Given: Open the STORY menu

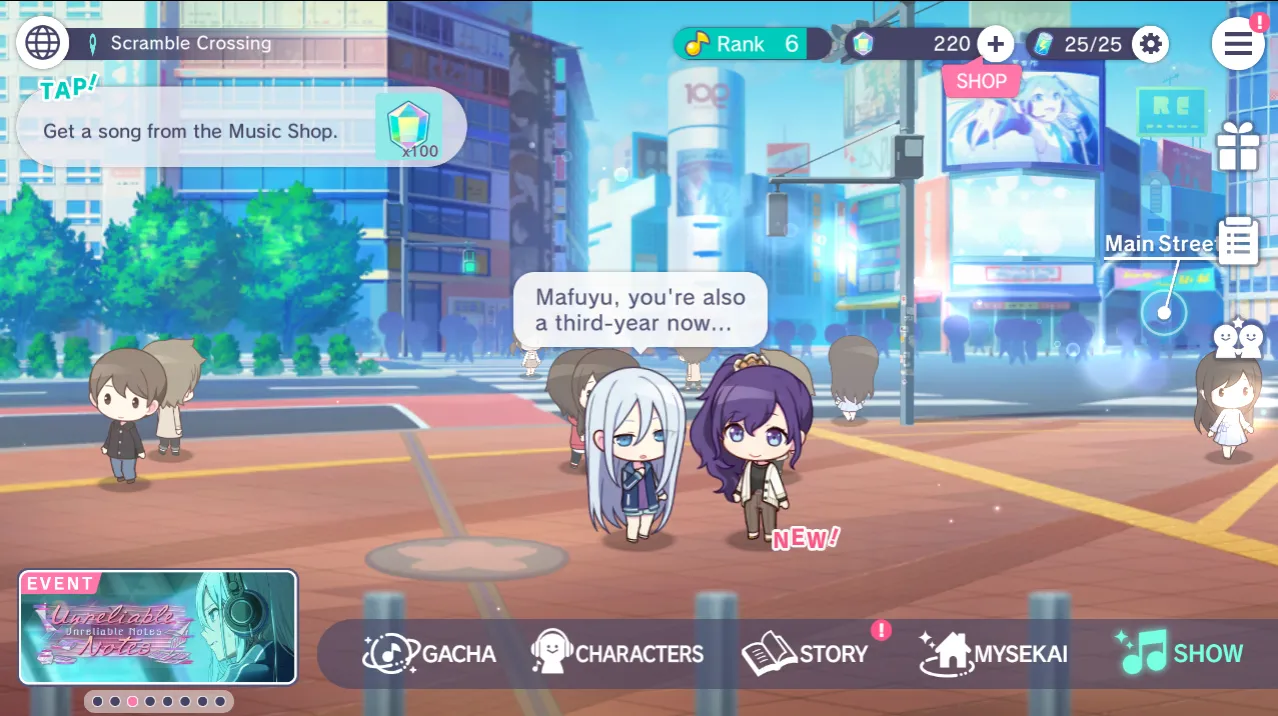Looking at the screenshot, I should tap(806, 654).
